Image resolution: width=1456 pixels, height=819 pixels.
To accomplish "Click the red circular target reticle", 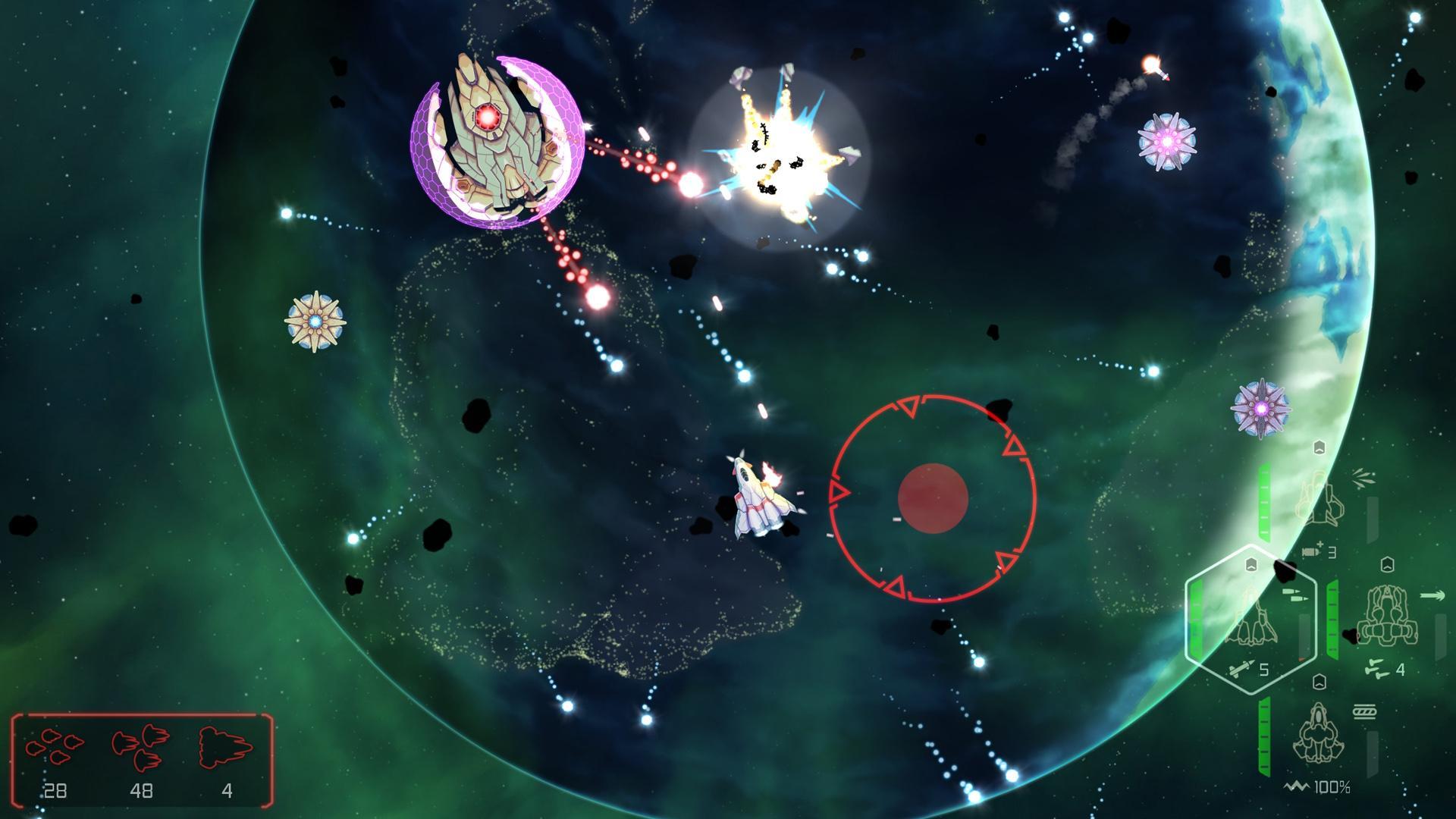I will tap(933, 497).
